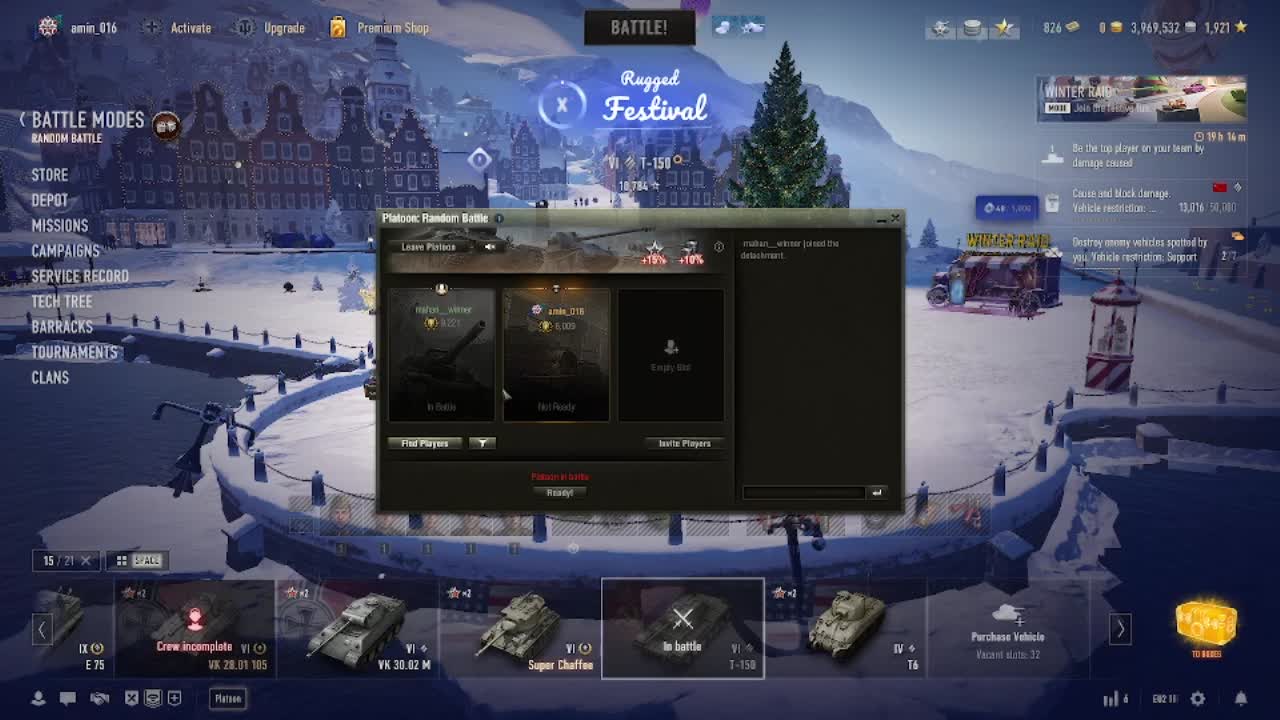This screenshot has width=1280, height=720.
Task: Open the Premium Shop
Action: coord(380,28)
